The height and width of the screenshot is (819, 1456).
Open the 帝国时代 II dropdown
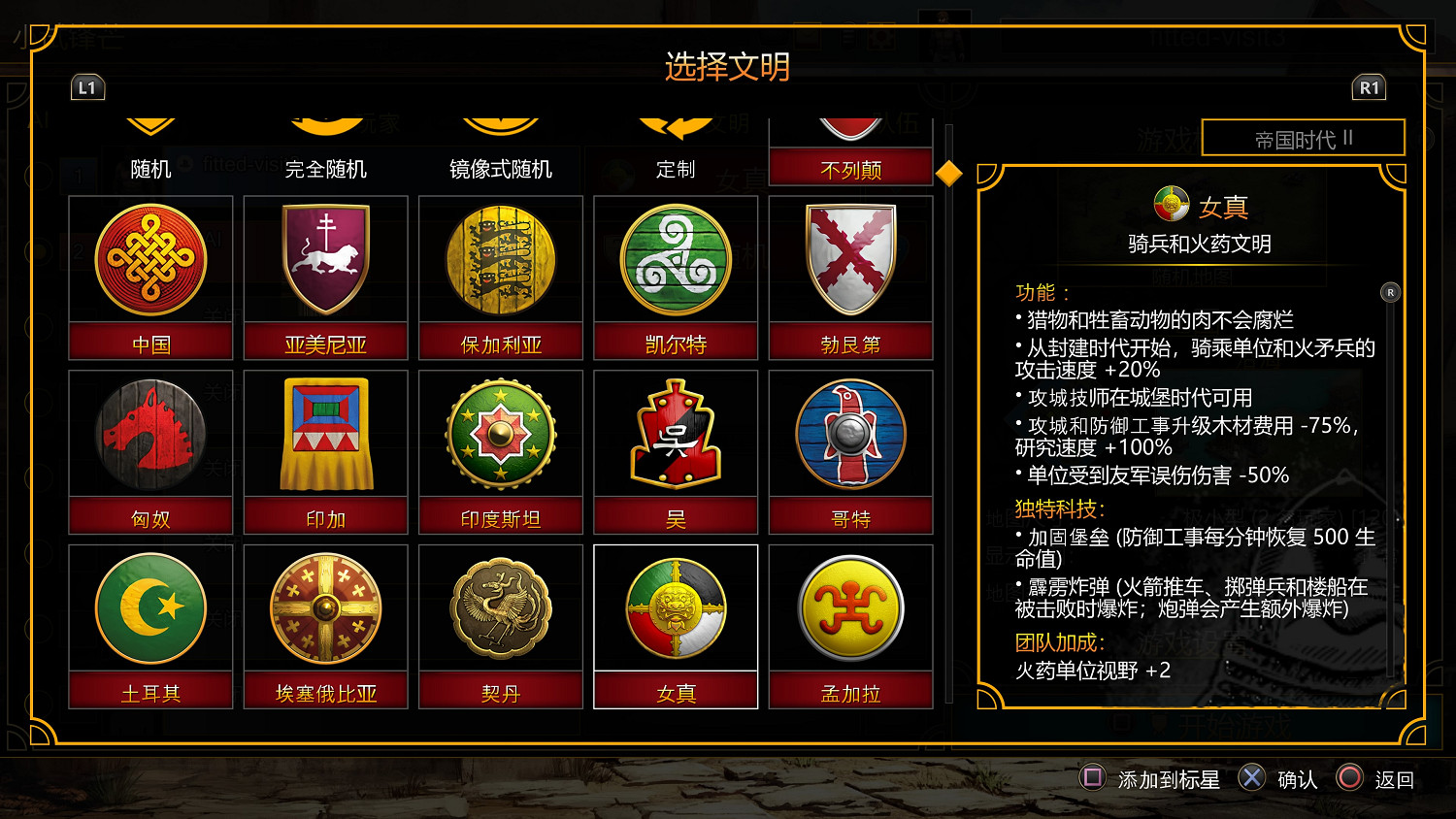tap(1304, 138)
